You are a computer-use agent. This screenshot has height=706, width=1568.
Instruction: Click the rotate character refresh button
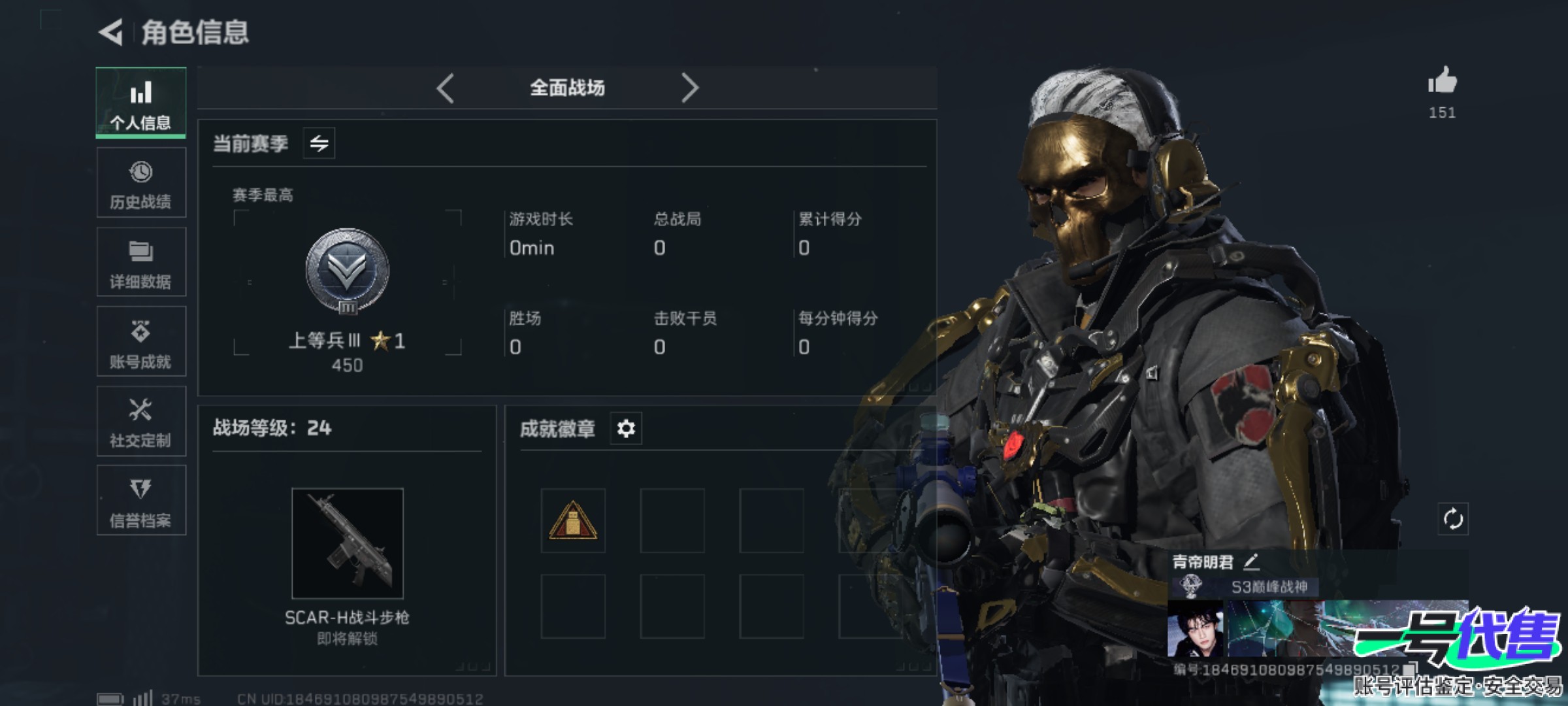point(1453,519)
